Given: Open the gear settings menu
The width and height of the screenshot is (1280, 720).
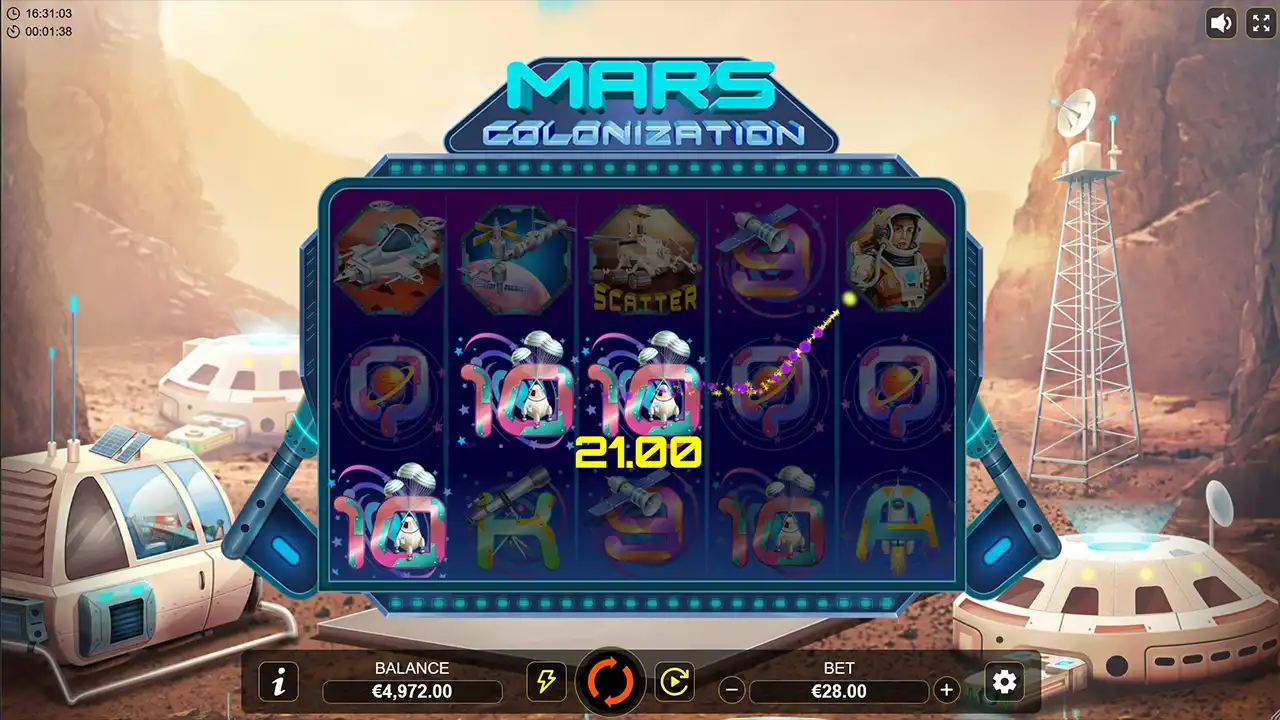Looking at the screenshot, I should tap(1004, 681).
